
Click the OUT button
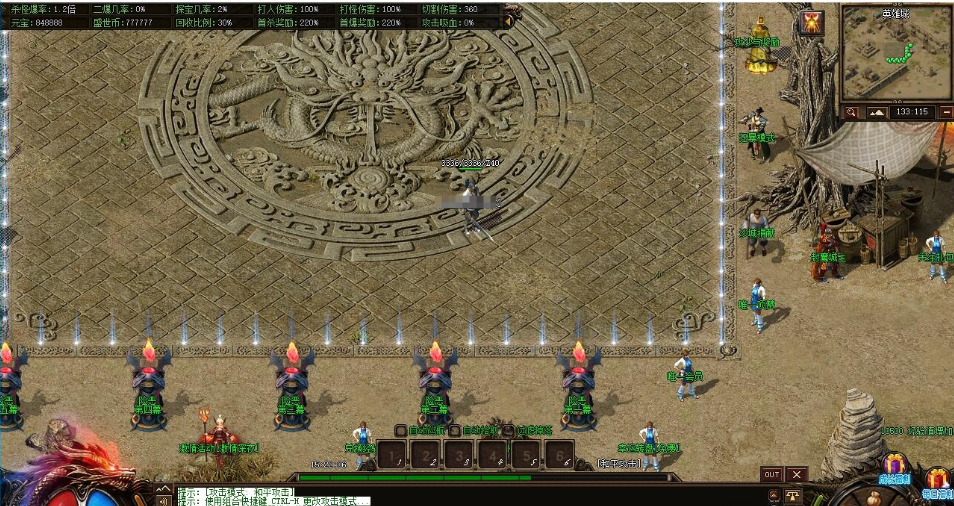coord(771,474)
